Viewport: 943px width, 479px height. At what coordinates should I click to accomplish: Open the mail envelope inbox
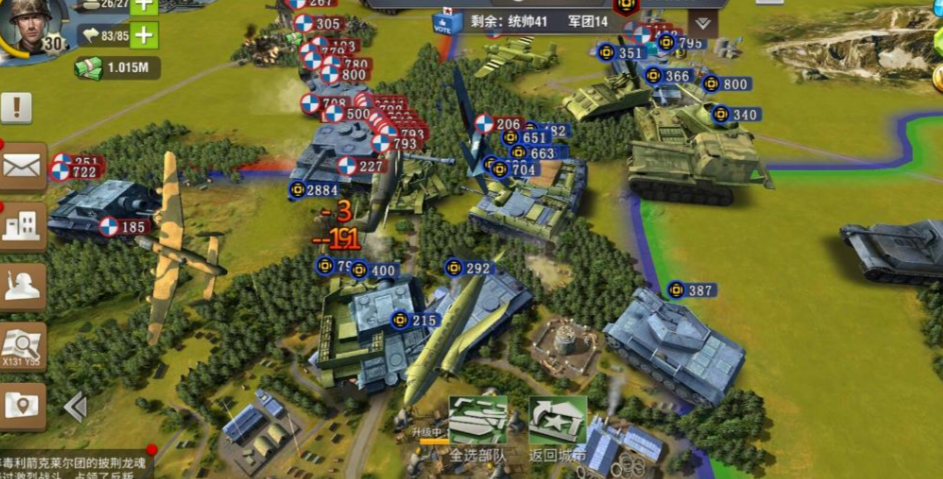coord(22,166)
